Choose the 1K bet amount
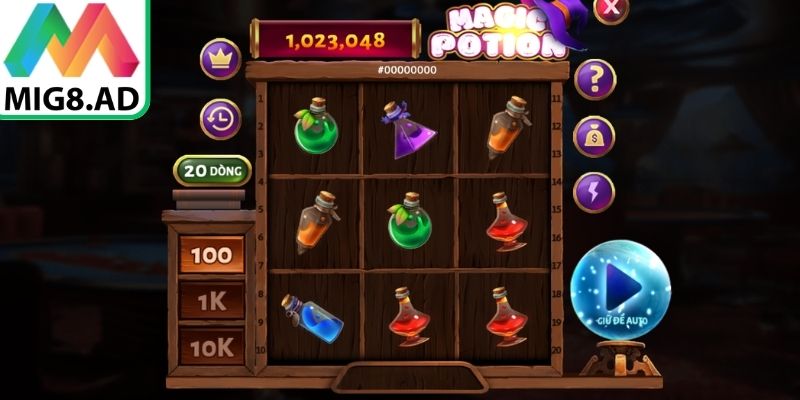This screenshot has height=400, width=800. click(211, 300)
